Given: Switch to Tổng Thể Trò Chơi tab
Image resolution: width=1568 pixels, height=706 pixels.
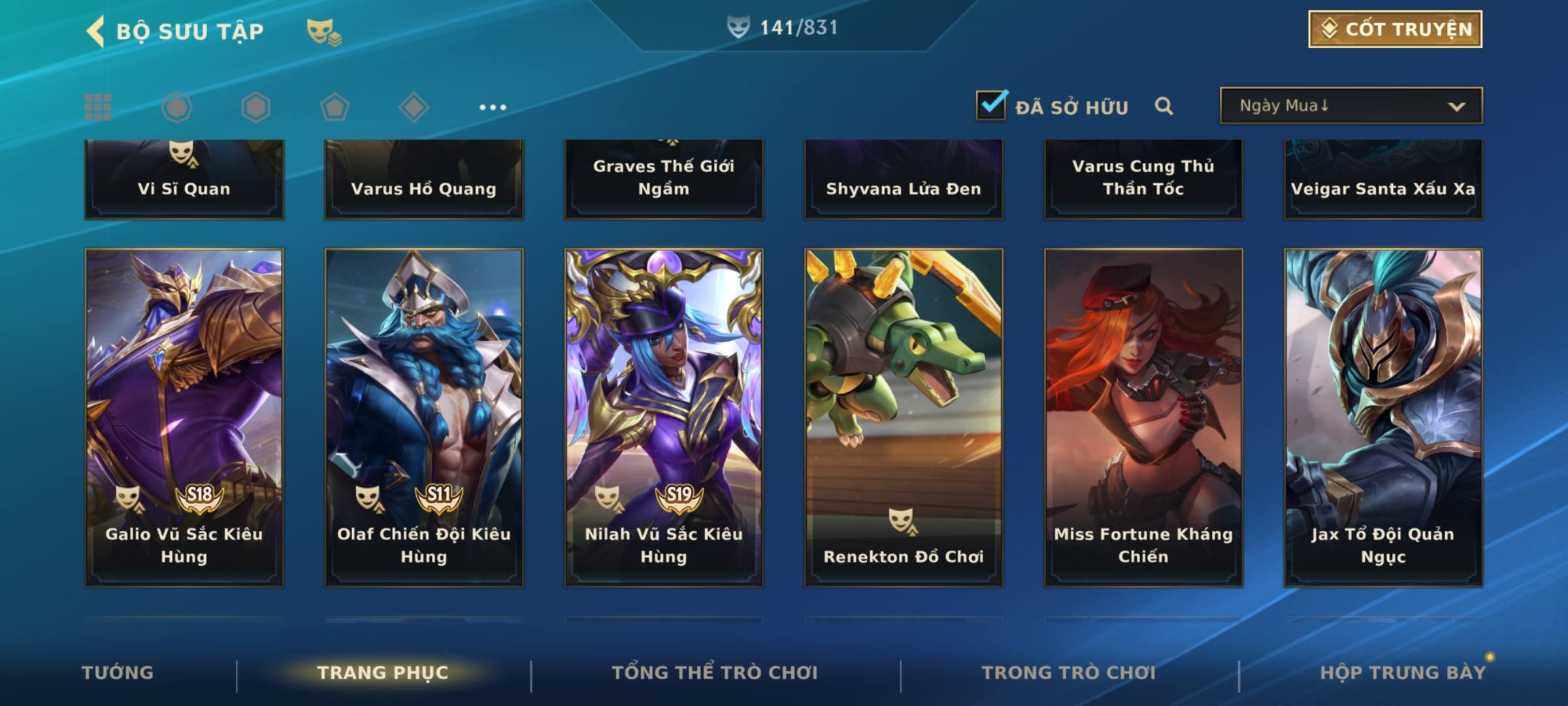Looking at the screenshot, I should [715, 673].
